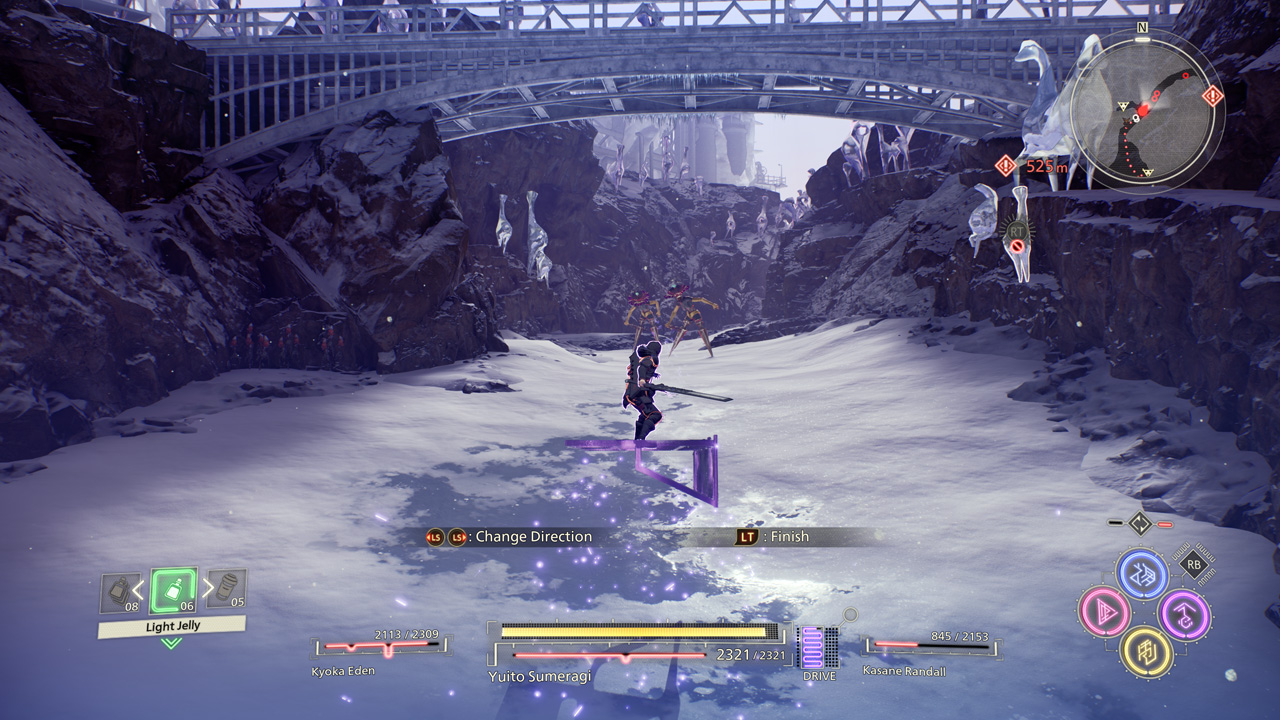
Task: Activate the blue SAS ability icon
Action: [x=1141, y=575]
